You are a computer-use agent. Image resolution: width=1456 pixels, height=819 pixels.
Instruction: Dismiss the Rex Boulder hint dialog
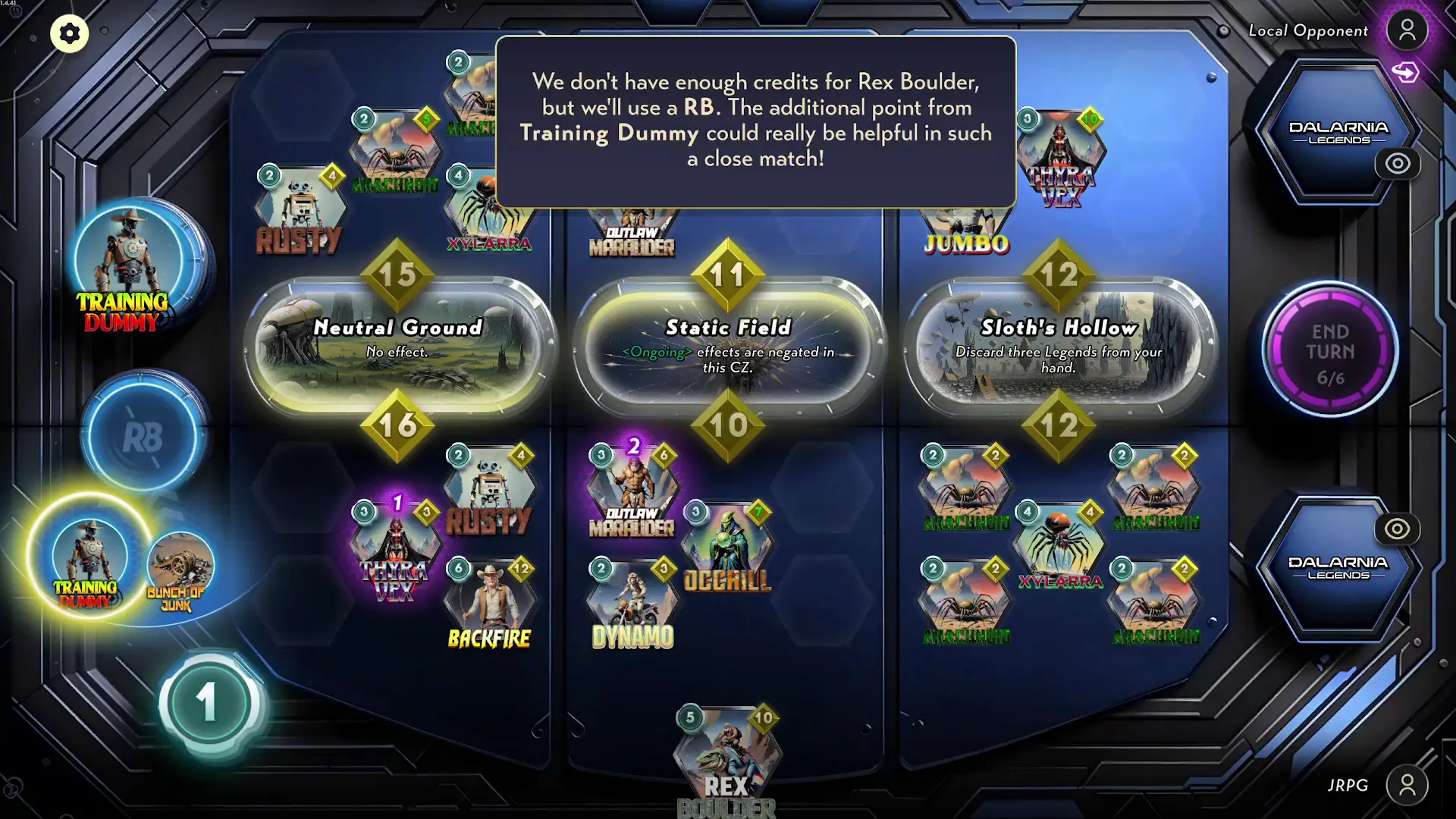click(756, 120)
